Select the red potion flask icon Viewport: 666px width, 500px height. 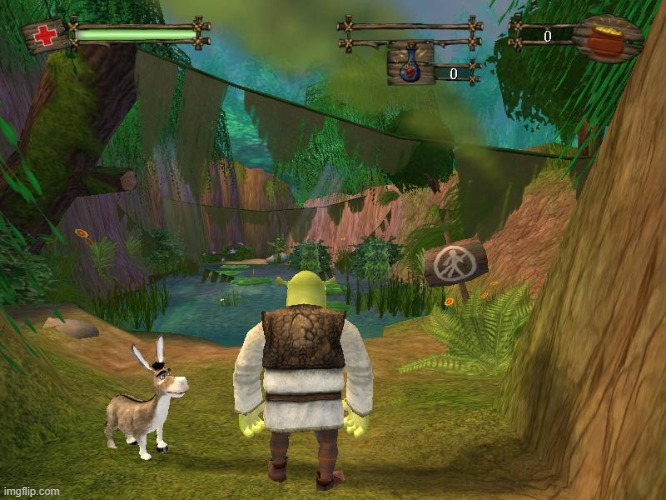point(410,65)
